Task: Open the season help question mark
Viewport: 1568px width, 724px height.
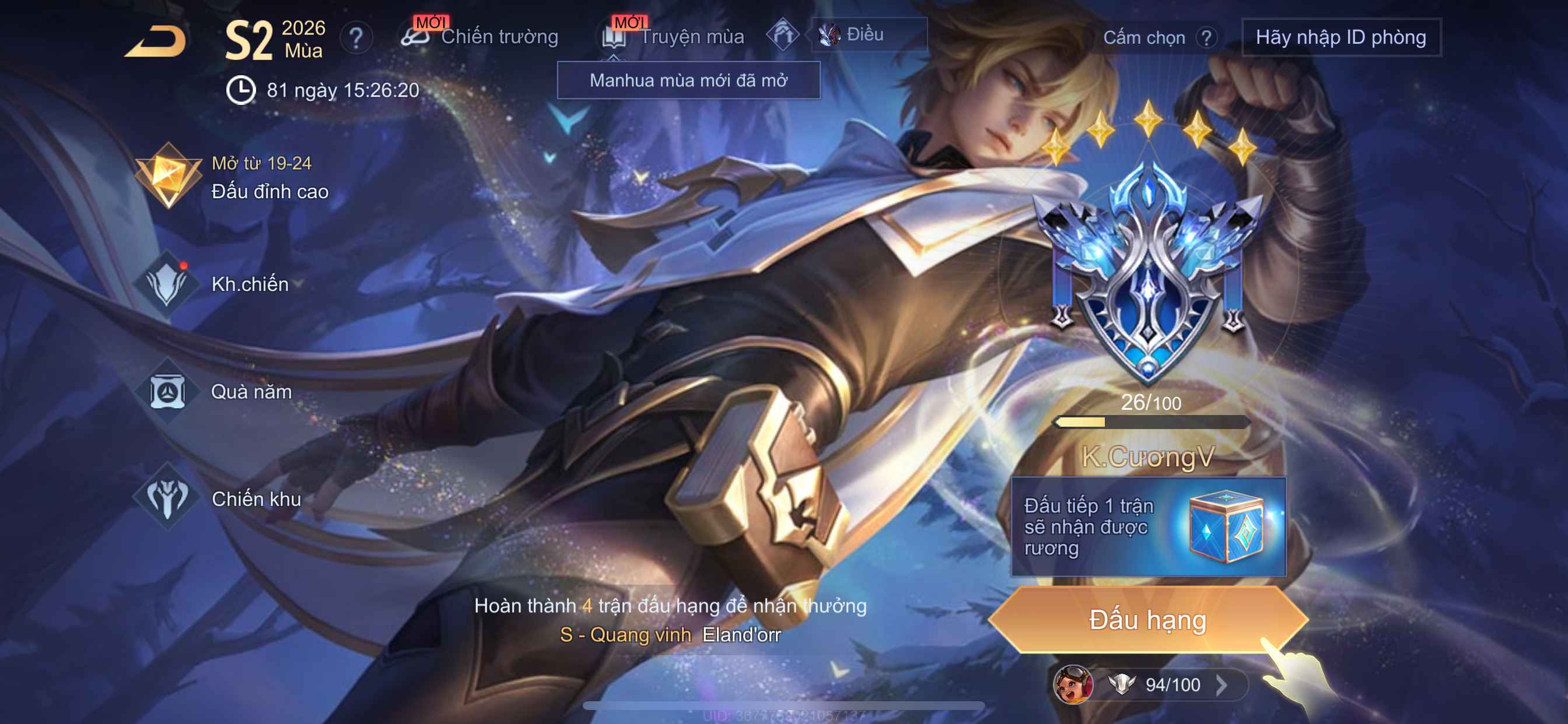Action: coord(356,38)
